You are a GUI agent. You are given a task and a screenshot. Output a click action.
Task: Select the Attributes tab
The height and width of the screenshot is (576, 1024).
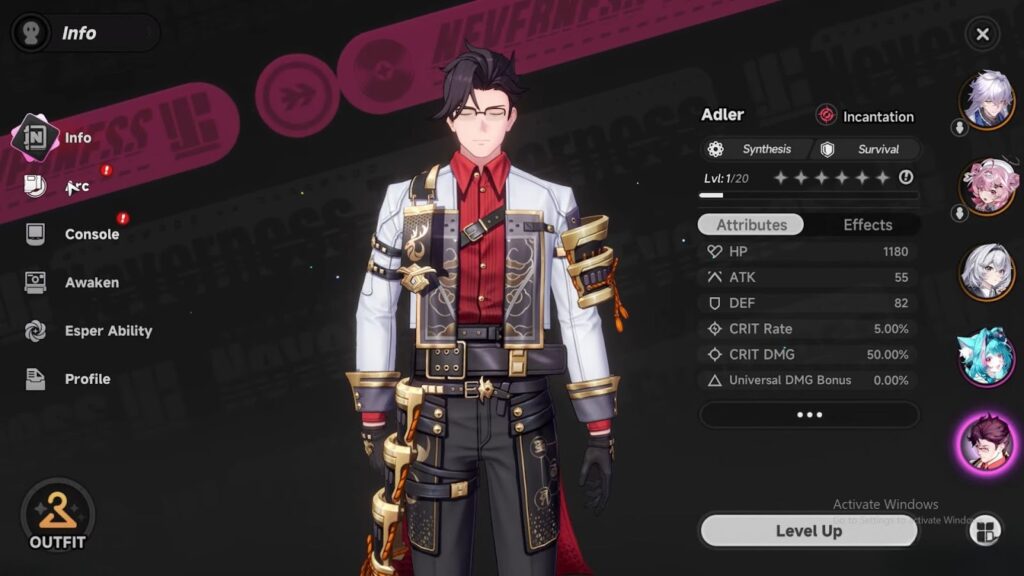pos(752,225)
